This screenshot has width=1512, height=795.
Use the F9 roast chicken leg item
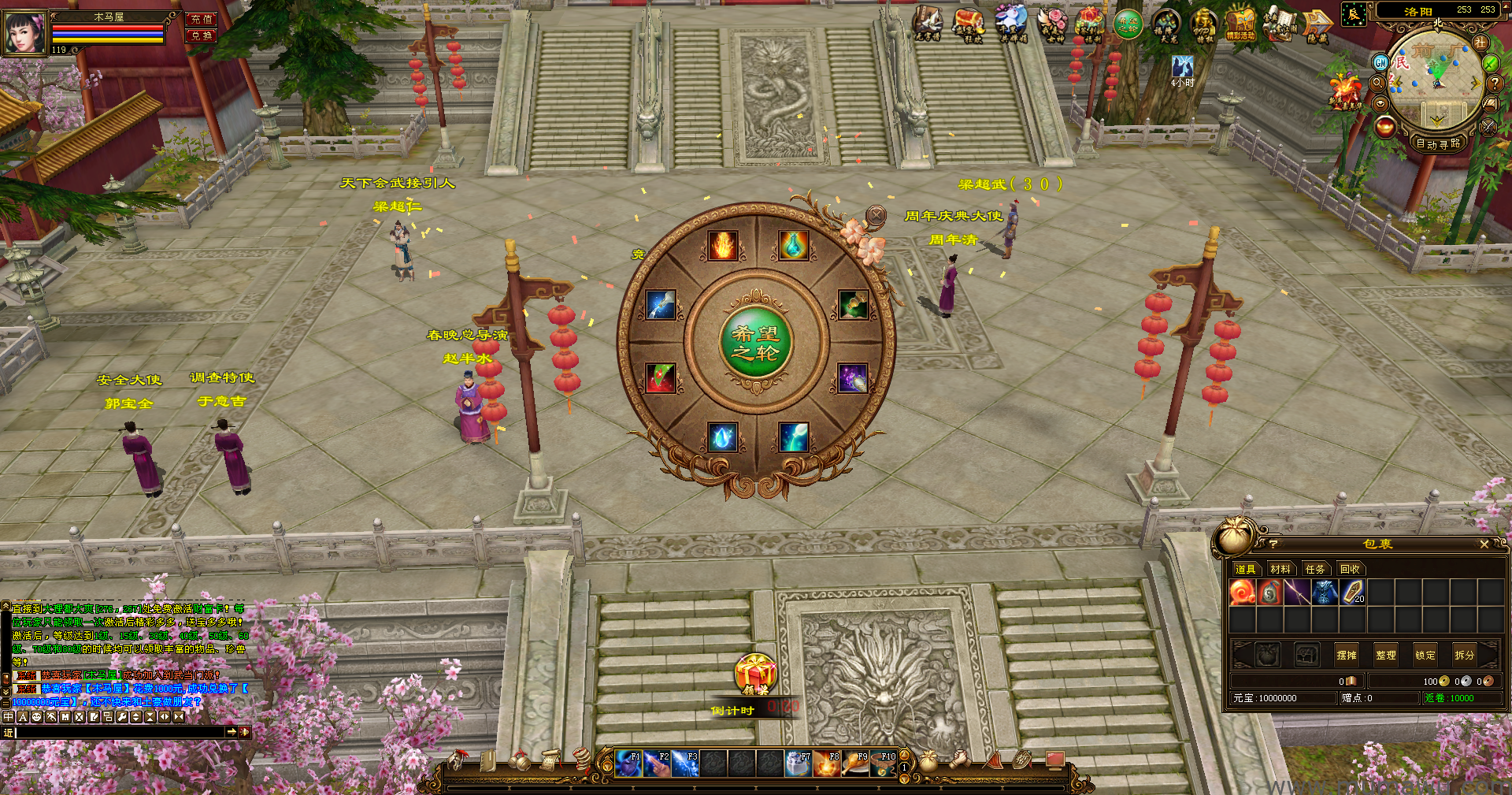855,763
